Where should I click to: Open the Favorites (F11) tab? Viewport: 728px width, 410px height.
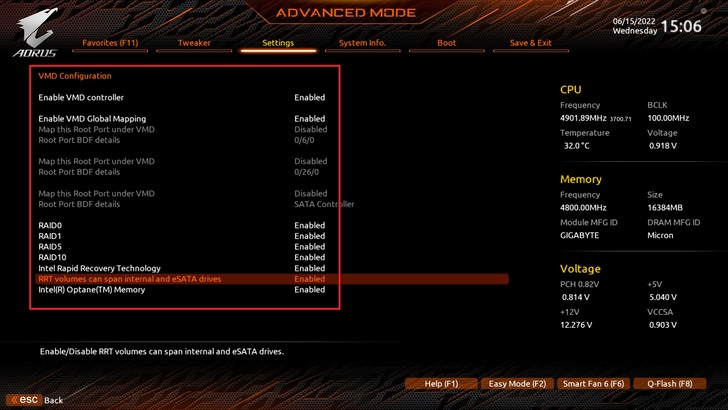(x=110, y=43)
